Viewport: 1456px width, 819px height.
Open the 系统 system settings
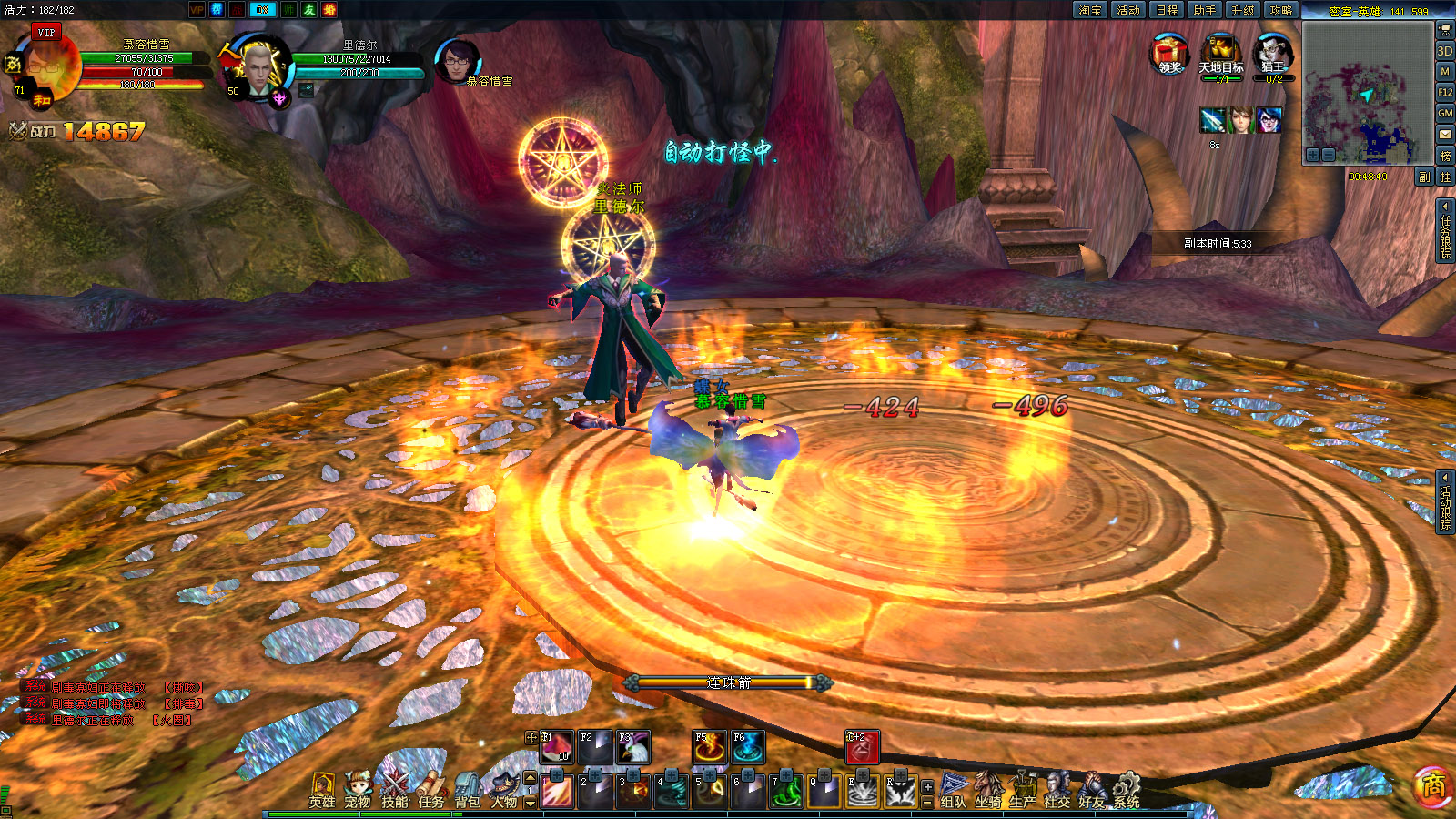click(x=1127, y=790)
